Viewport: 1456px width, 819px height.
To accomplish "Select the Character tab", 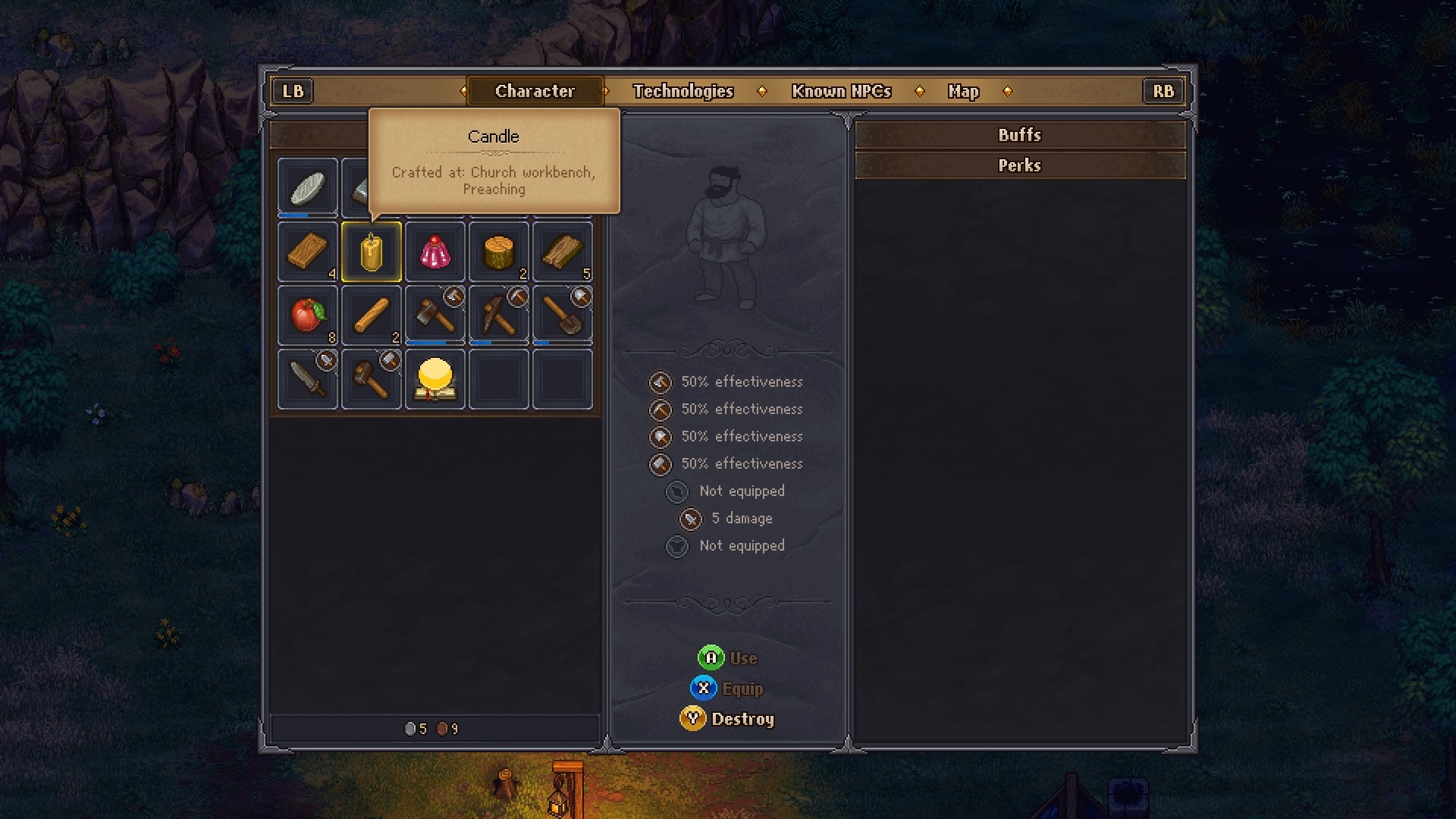I will pyautogui.click(x=535, y=91).
